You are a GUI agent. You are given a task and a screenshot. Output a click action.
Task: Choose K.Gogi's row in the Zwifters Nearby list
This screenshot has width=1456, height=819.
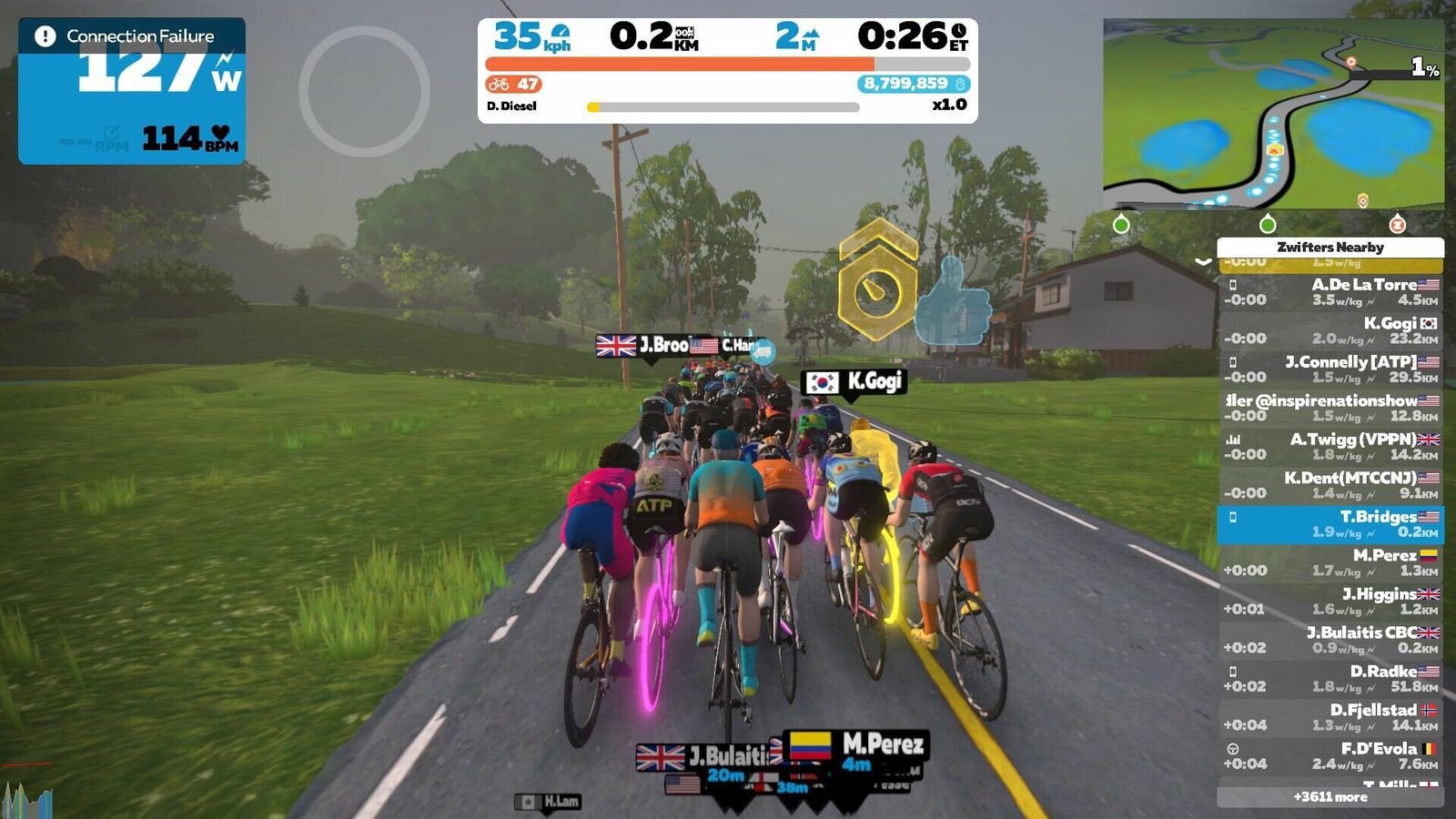(1330, 331)
